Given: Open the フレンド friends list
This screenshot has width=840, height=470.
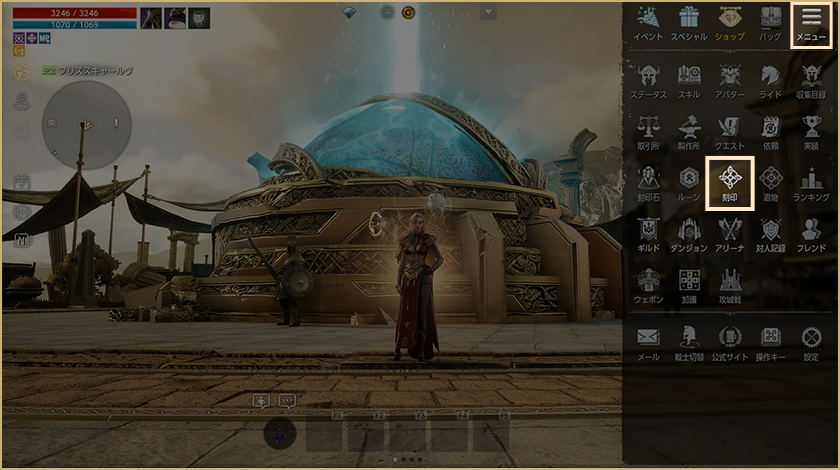Looking at the screenshot, I should (811, 234).
